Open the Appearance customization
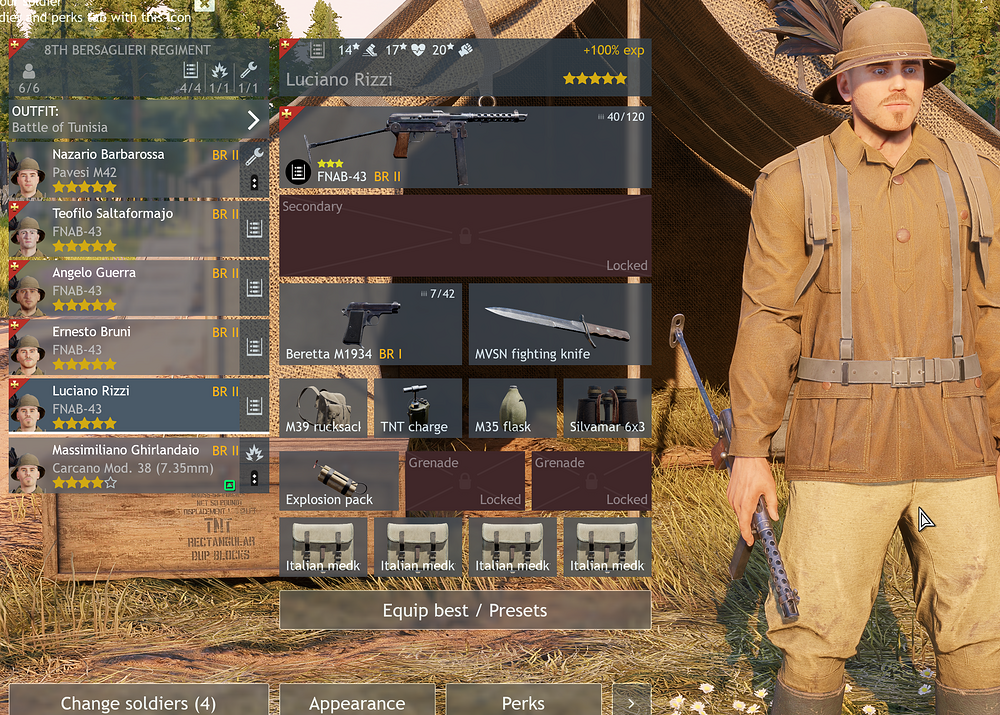This screenshot has height=715, width=1000. coord(357,702)
